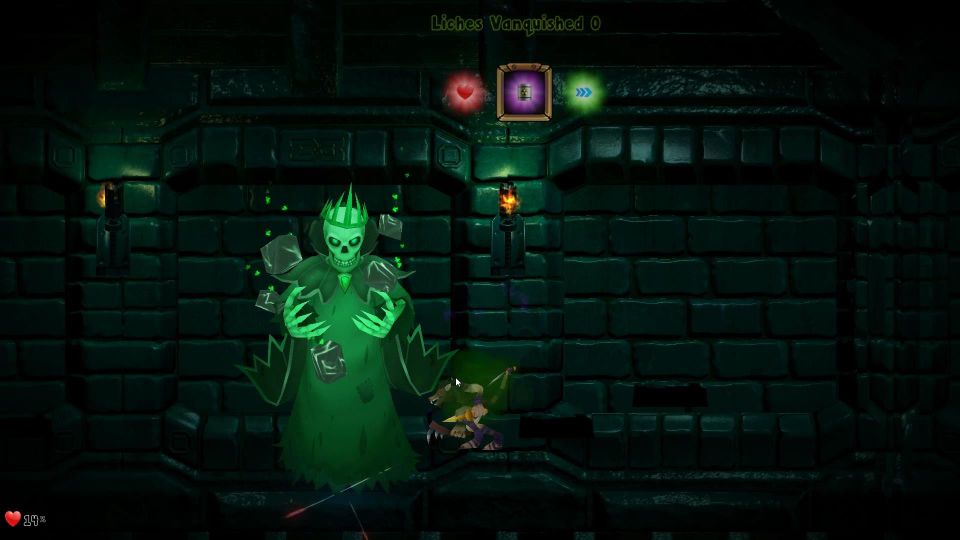Pick the green speed arrows power-up
The image size is (960, 540).
(583, 93)
